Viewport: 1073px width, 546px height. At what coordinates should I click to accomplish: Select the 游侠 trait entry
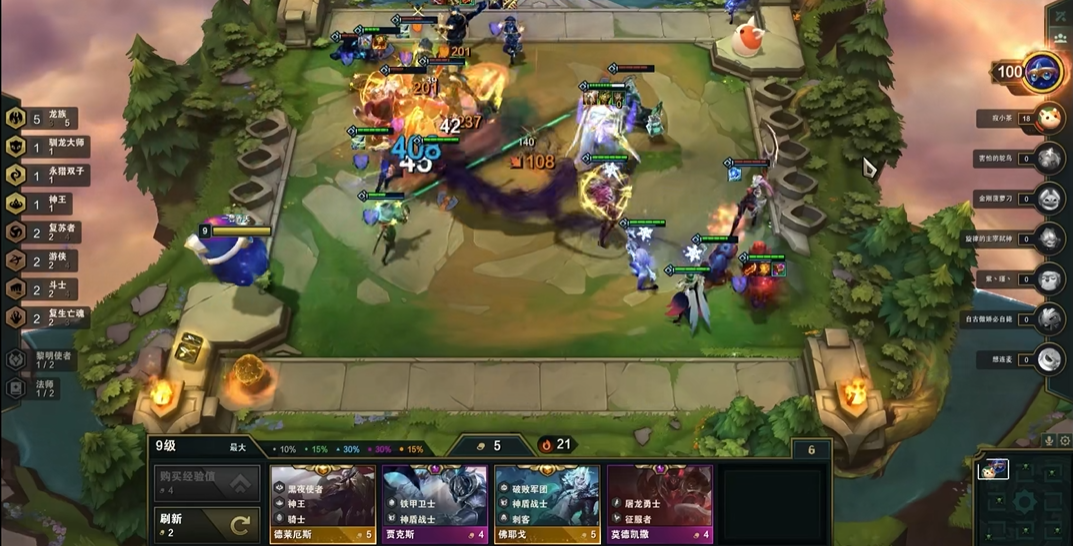pyautogui.click(x=42, y=261)
